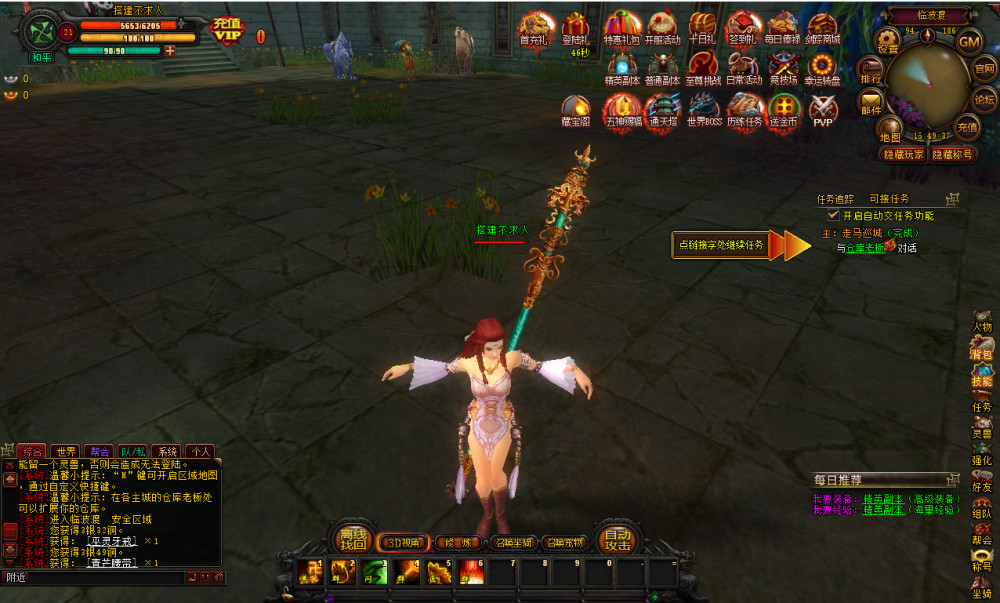Activate the first skill in hotbar slot 1
Image resolution: width=1000 pixels, height=603 pixels.
coord(309,572)
